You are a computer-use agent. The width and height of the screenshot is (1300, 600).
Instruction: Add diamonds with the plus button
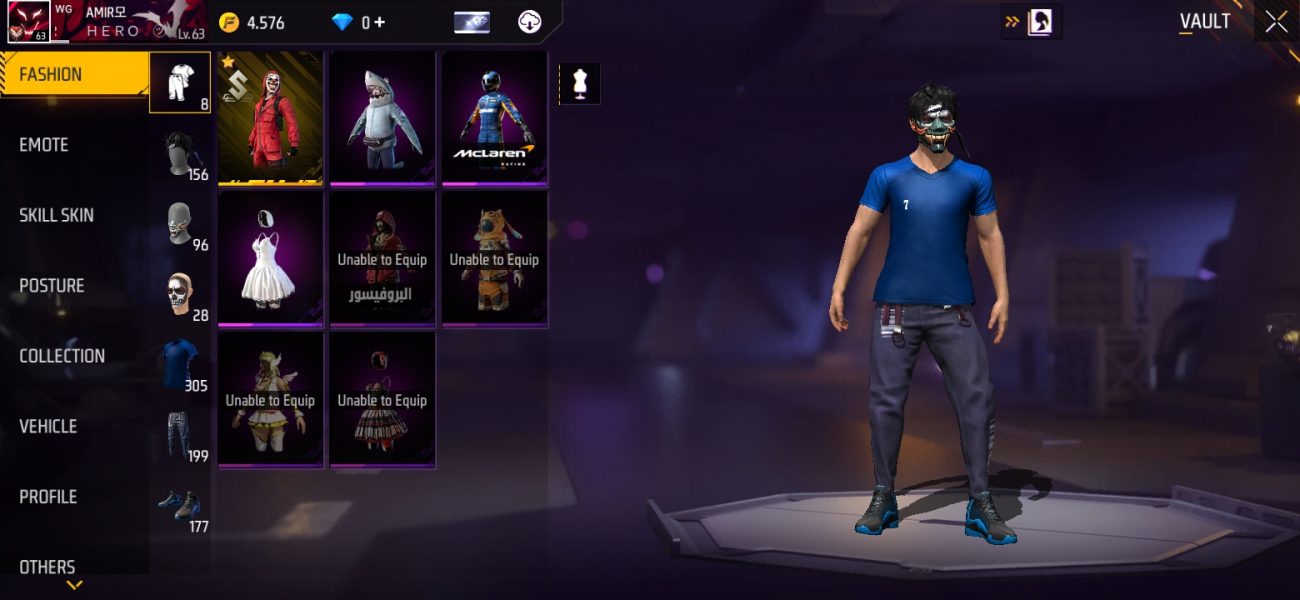pyautogui.click(x=379, y=22)
